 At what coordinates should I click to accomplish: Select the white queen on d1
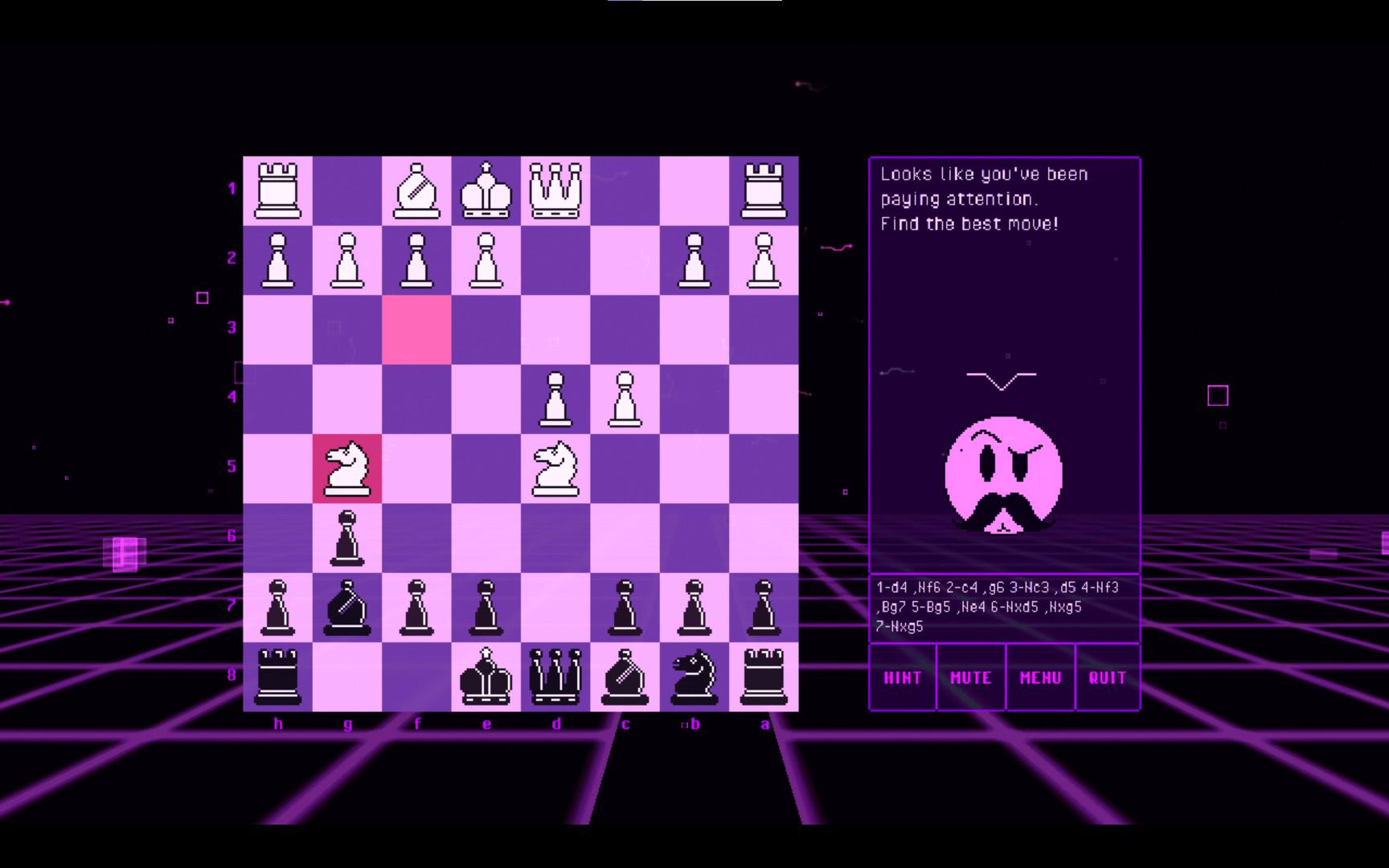click(x=556, y=189)
